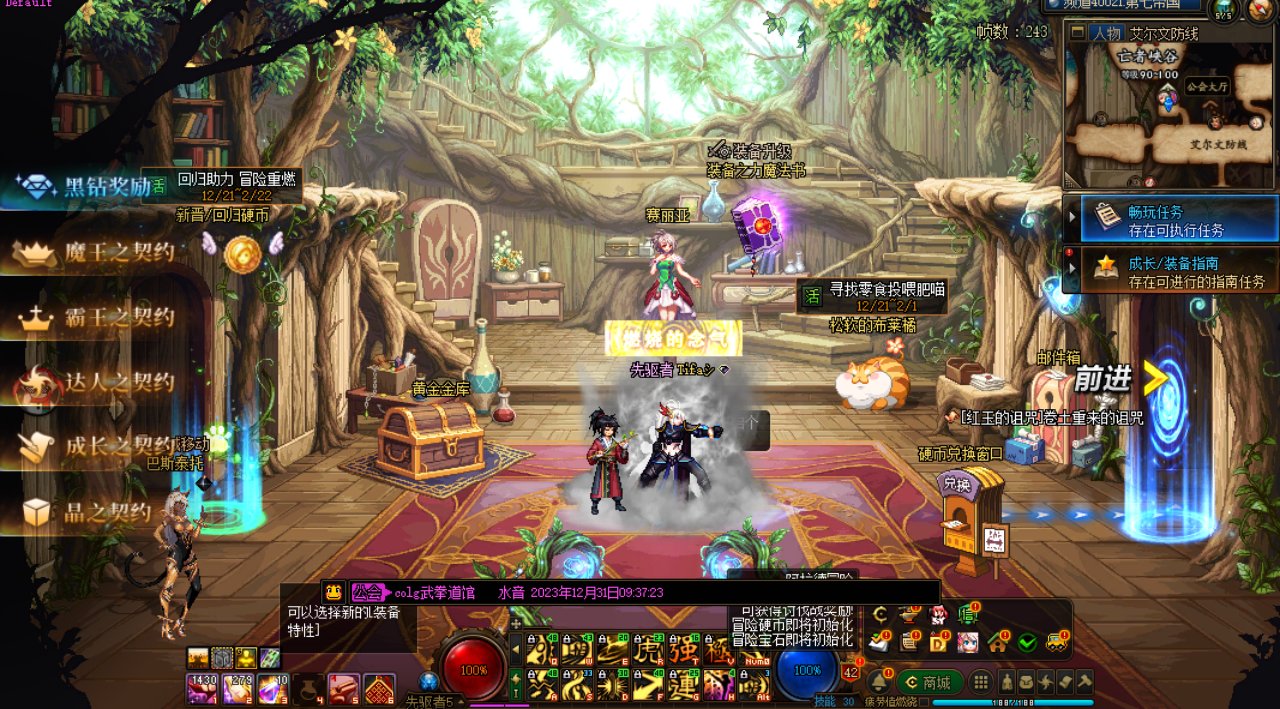Open the channel selector 频道40021
The image size is (1280, 709).
(x=1122, y=5)
